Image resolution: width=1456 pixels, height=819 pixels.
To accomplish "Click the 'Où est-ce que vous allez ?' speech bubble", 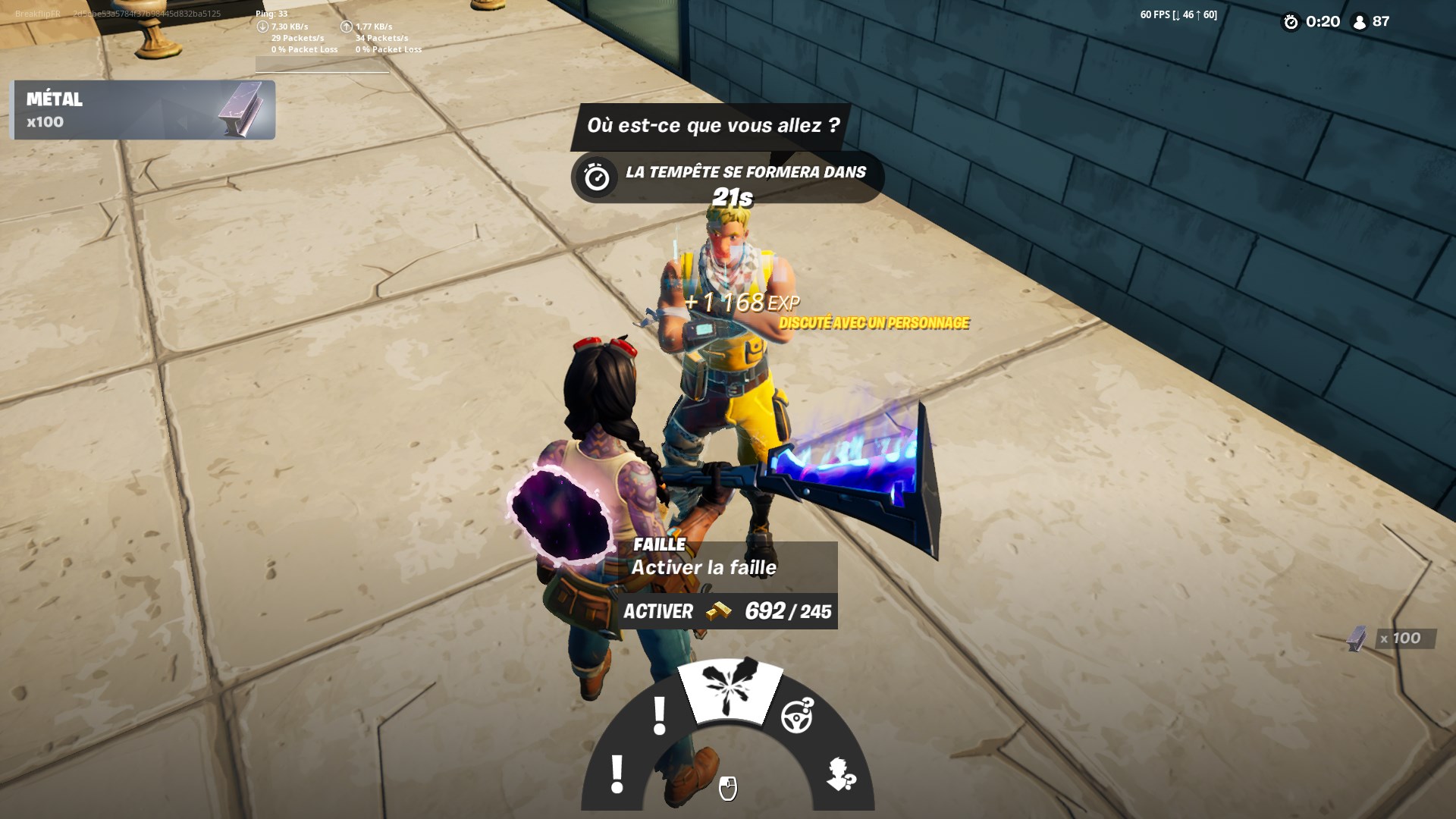I will [715, 126].
